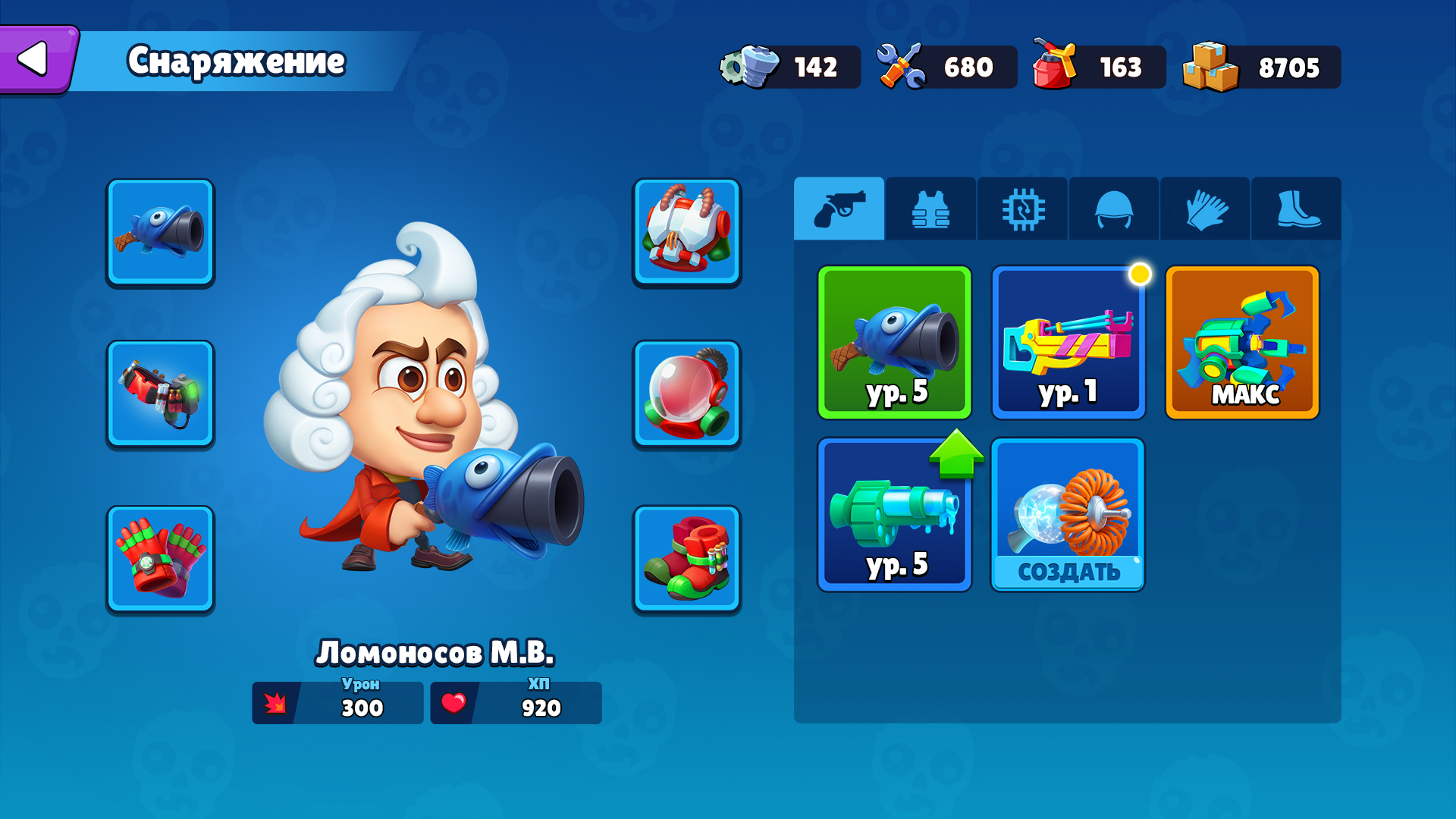
Task: Pick the yellow-pink level 1 rifle
Action: click(x=1068, y=342)
